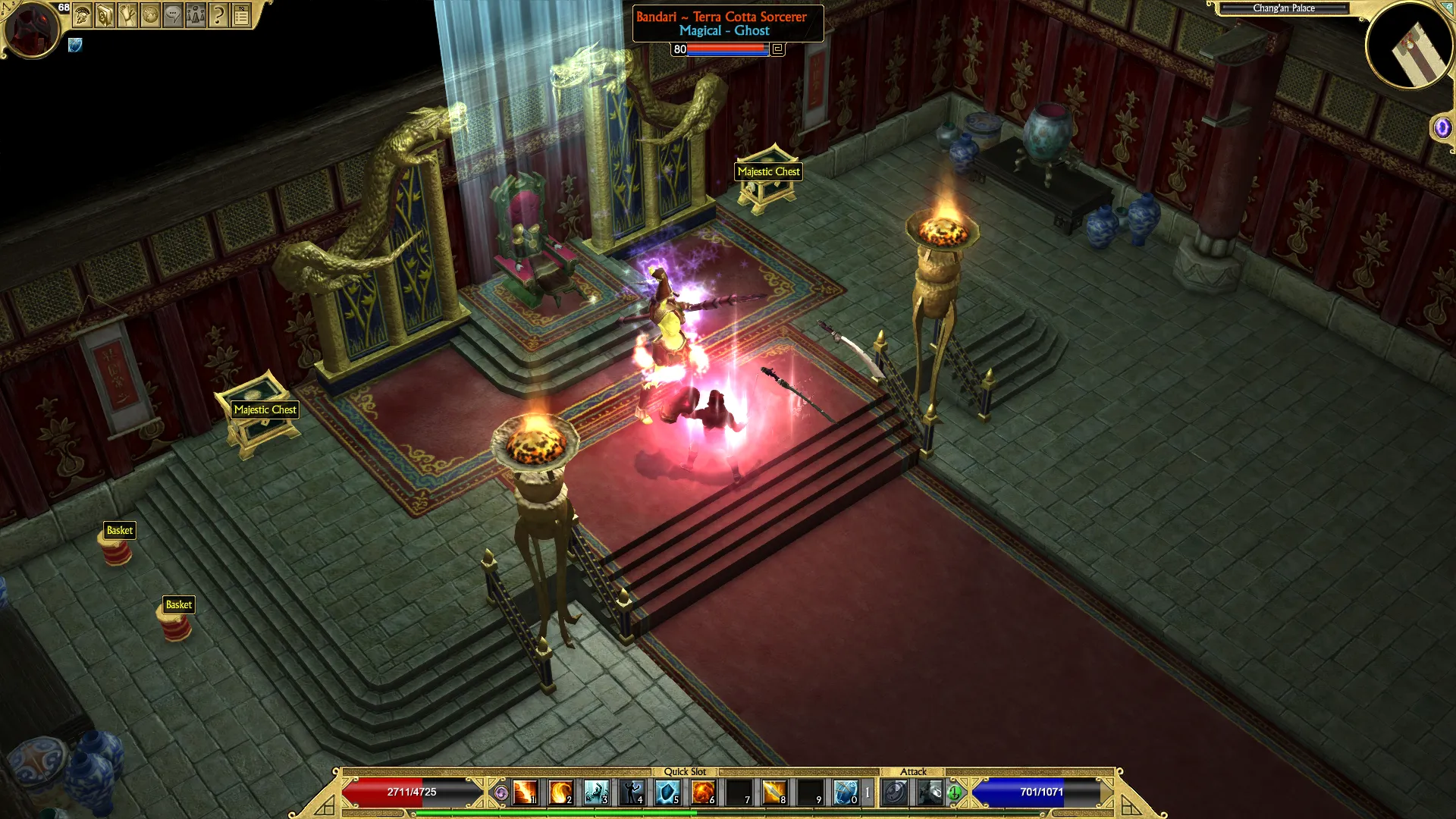The width and height of the screenshot is (1456, 819).
Task: Use the quick slot 1 fire skill
Action: 525,792
